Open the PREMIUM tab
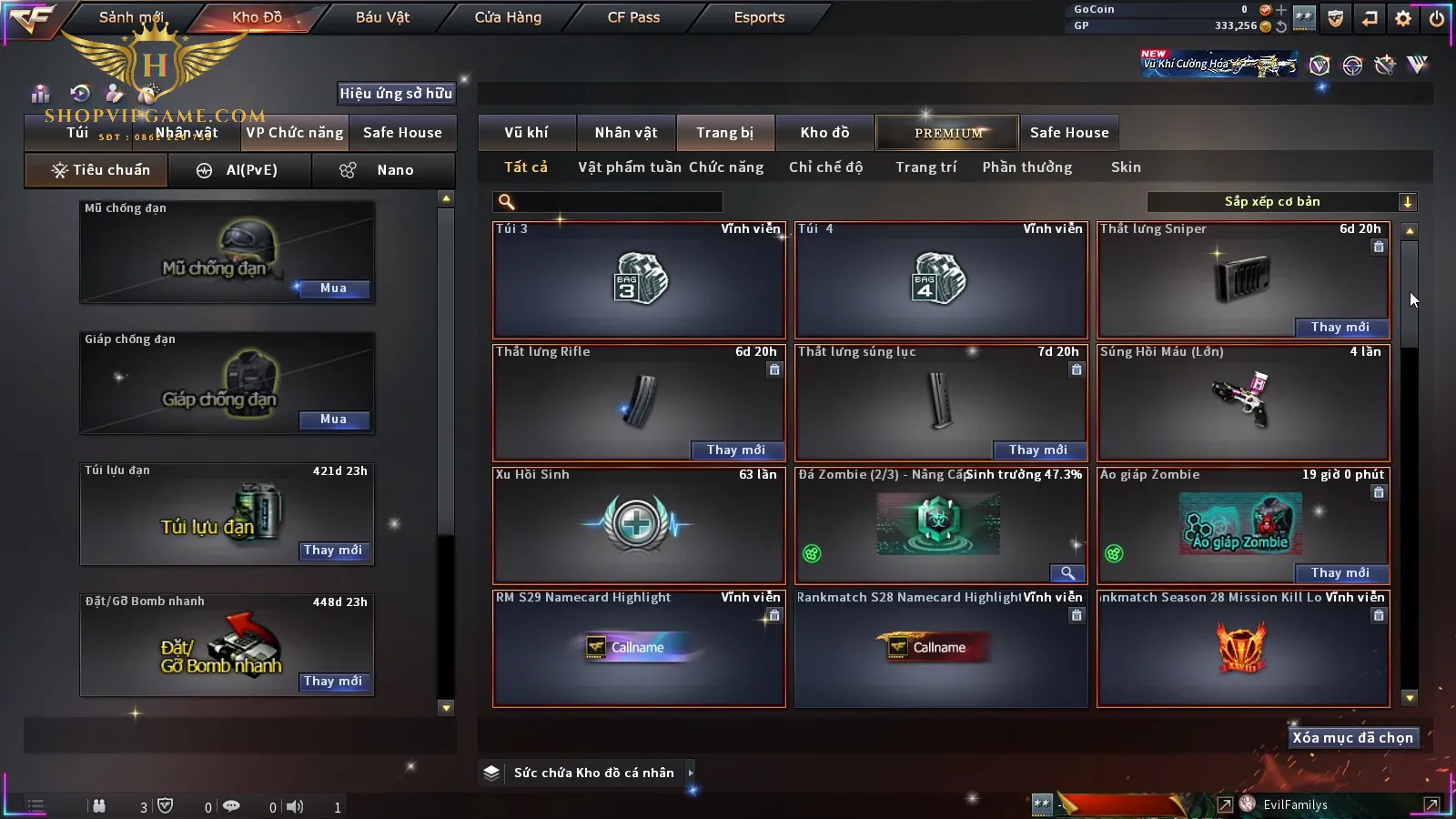The width and height of the screenshot is (1456, 819). [x=948, y=133]
